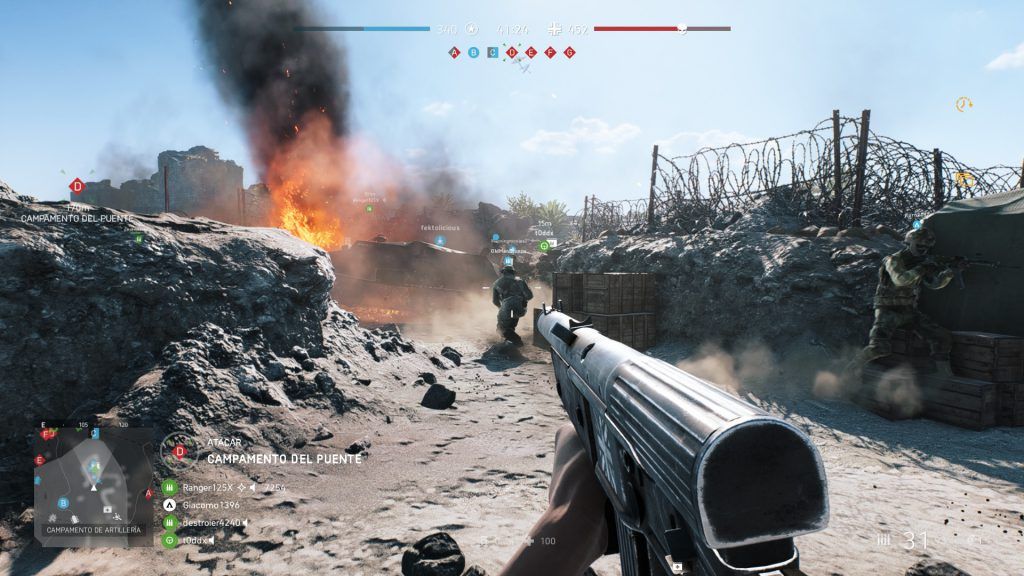Select the attack objective D icon
Viewport: 1024px width, 576px height.
pos(180,451)
